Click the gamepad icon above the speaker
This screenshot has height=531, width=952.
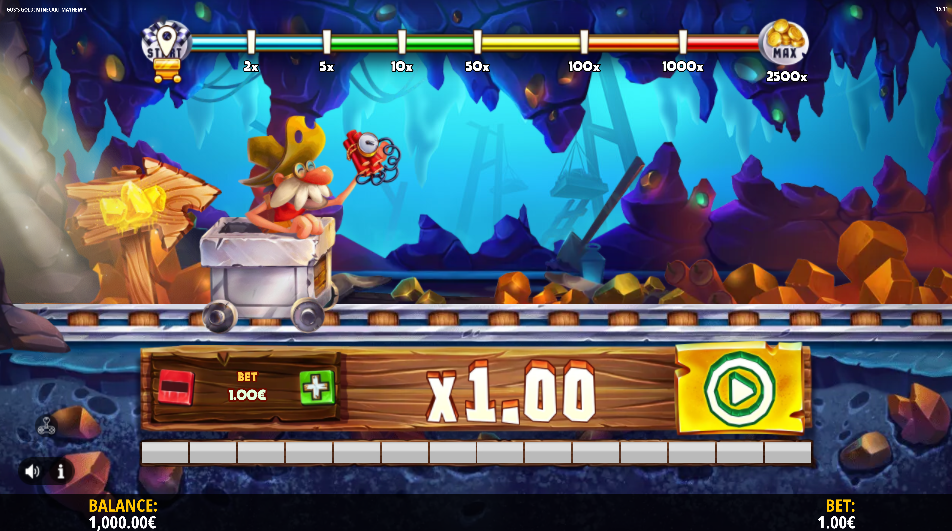pos(46,424)
